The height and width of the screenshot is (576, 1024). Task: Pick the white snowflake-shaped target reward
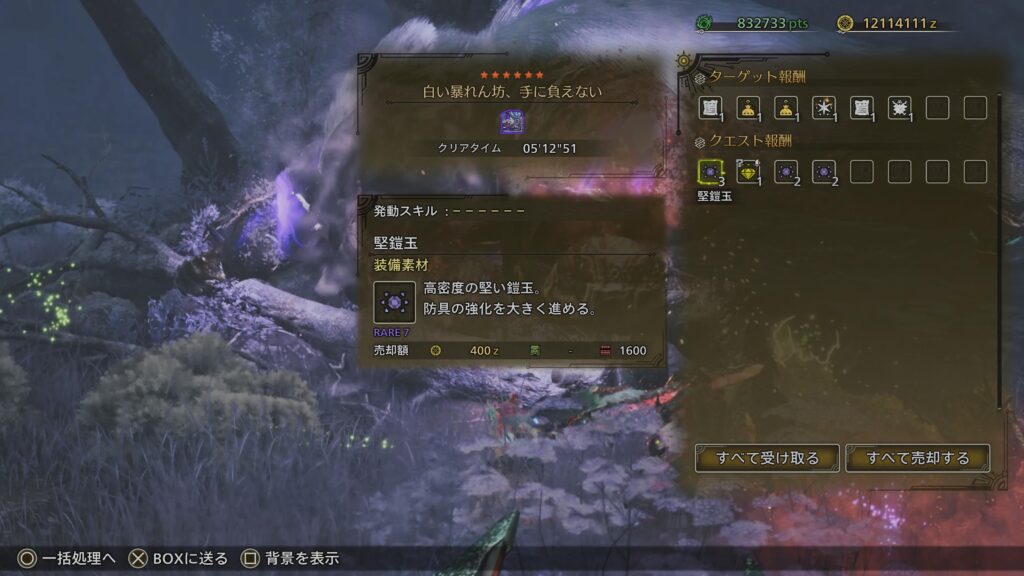[824, 108]
